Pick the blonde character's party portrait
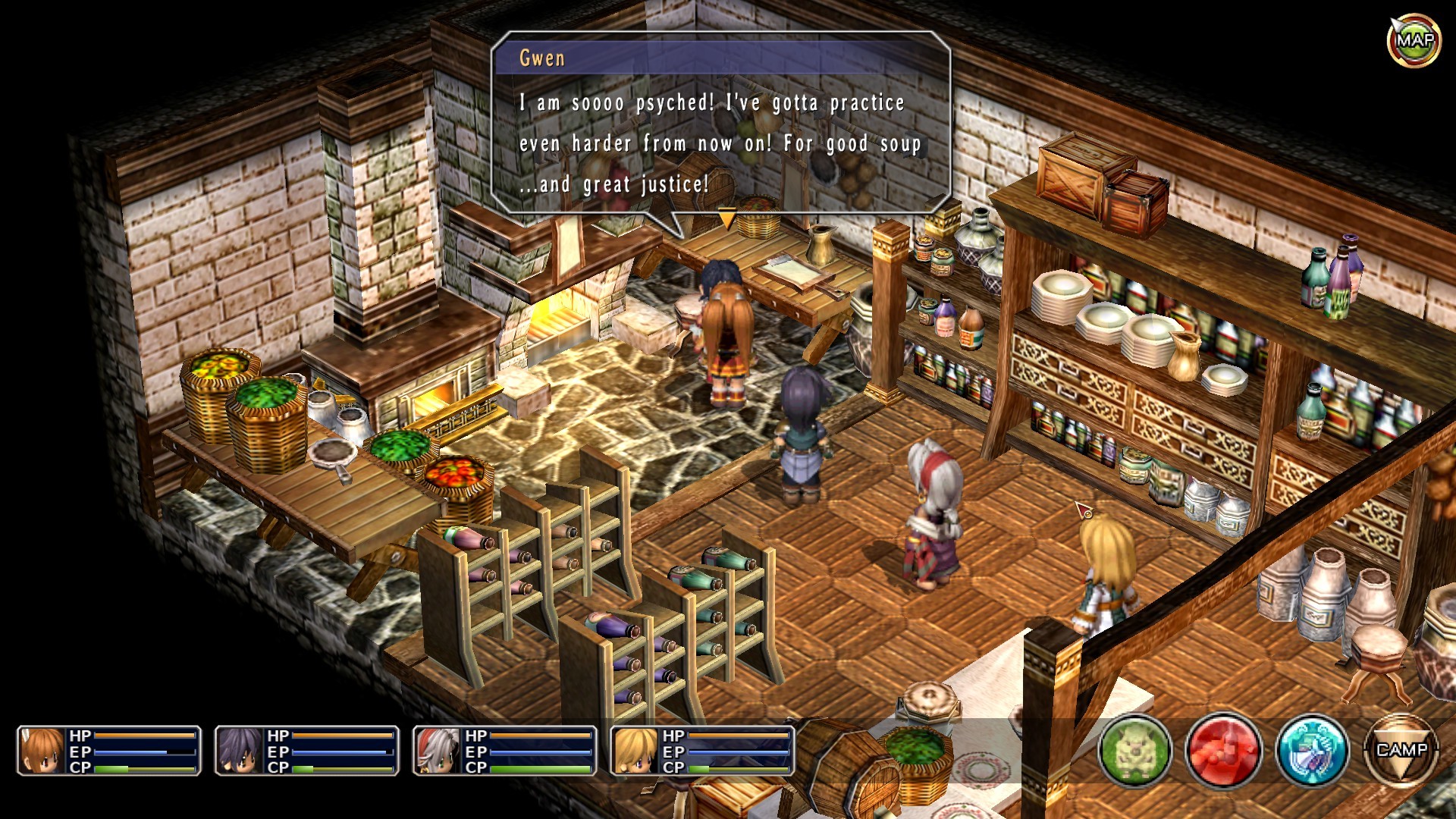Screen dimensions: 1456x819 tap(635, 751)
